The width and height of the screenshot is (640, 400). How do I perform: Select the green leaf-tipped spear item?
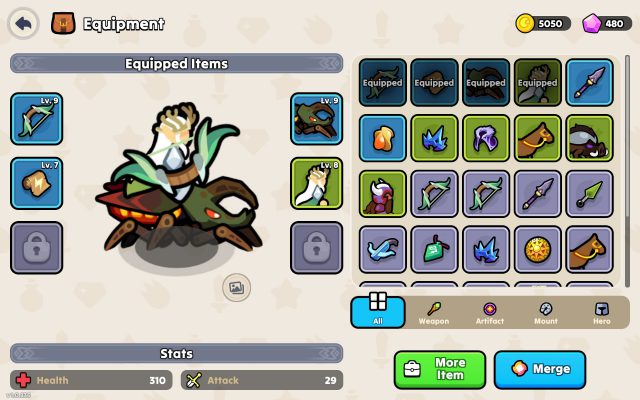589,194
